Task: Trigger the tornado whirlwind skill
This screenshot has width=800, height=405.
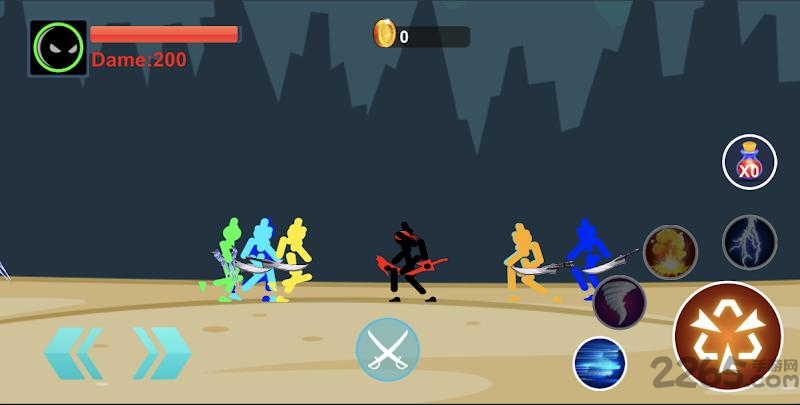Action: tap(619, 302)
